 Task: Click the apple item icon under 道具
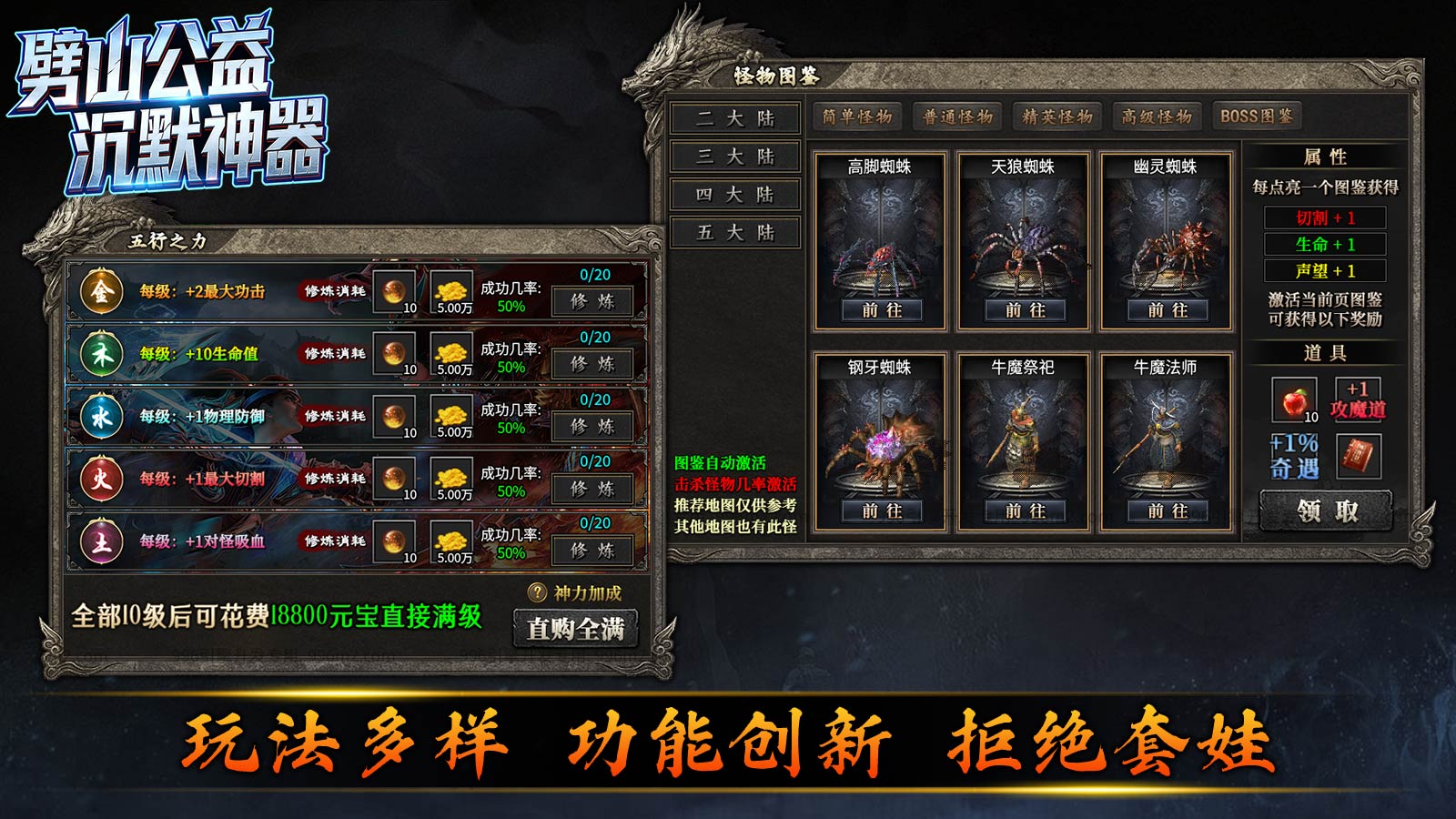1297,399
